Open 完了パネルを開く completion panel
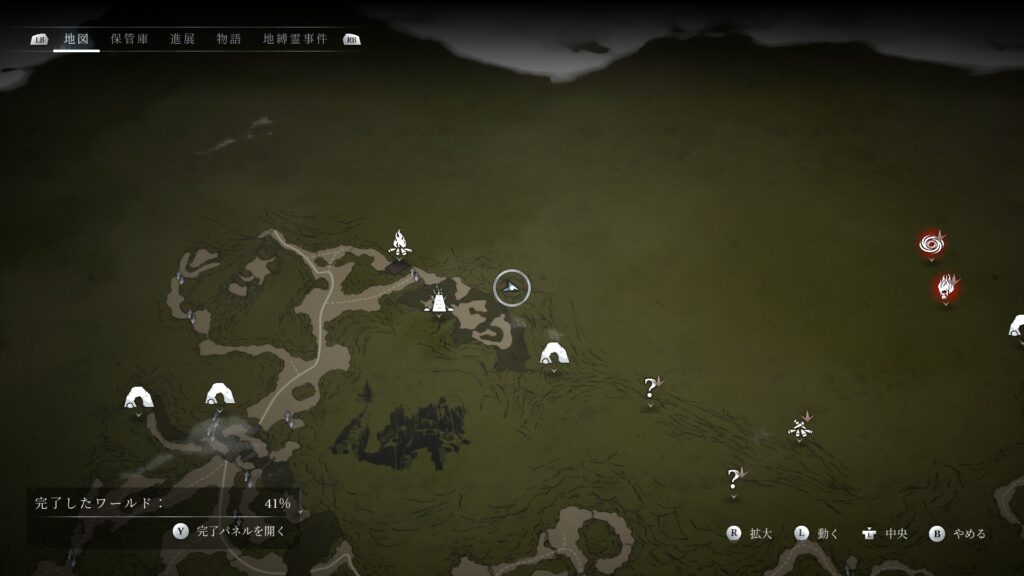 pyautogui.click(x=230, y=531)
